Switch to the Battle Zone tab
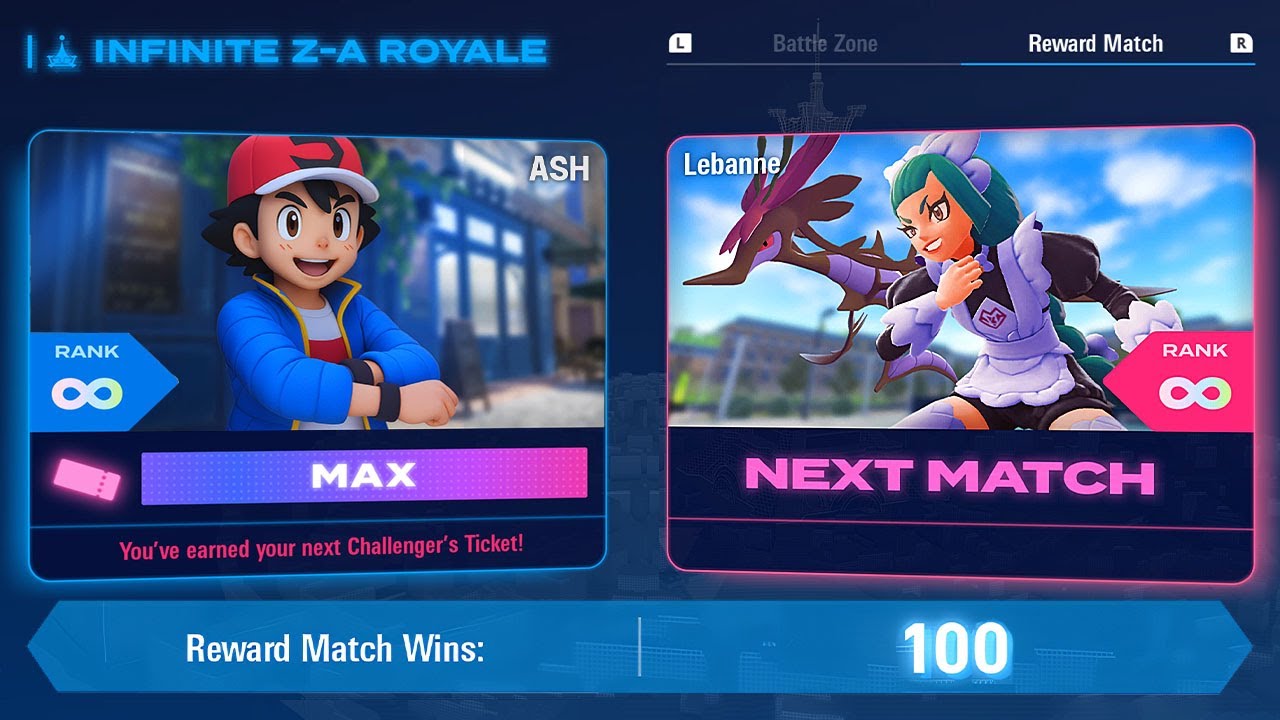The image size is (1280, 720). 825,43
